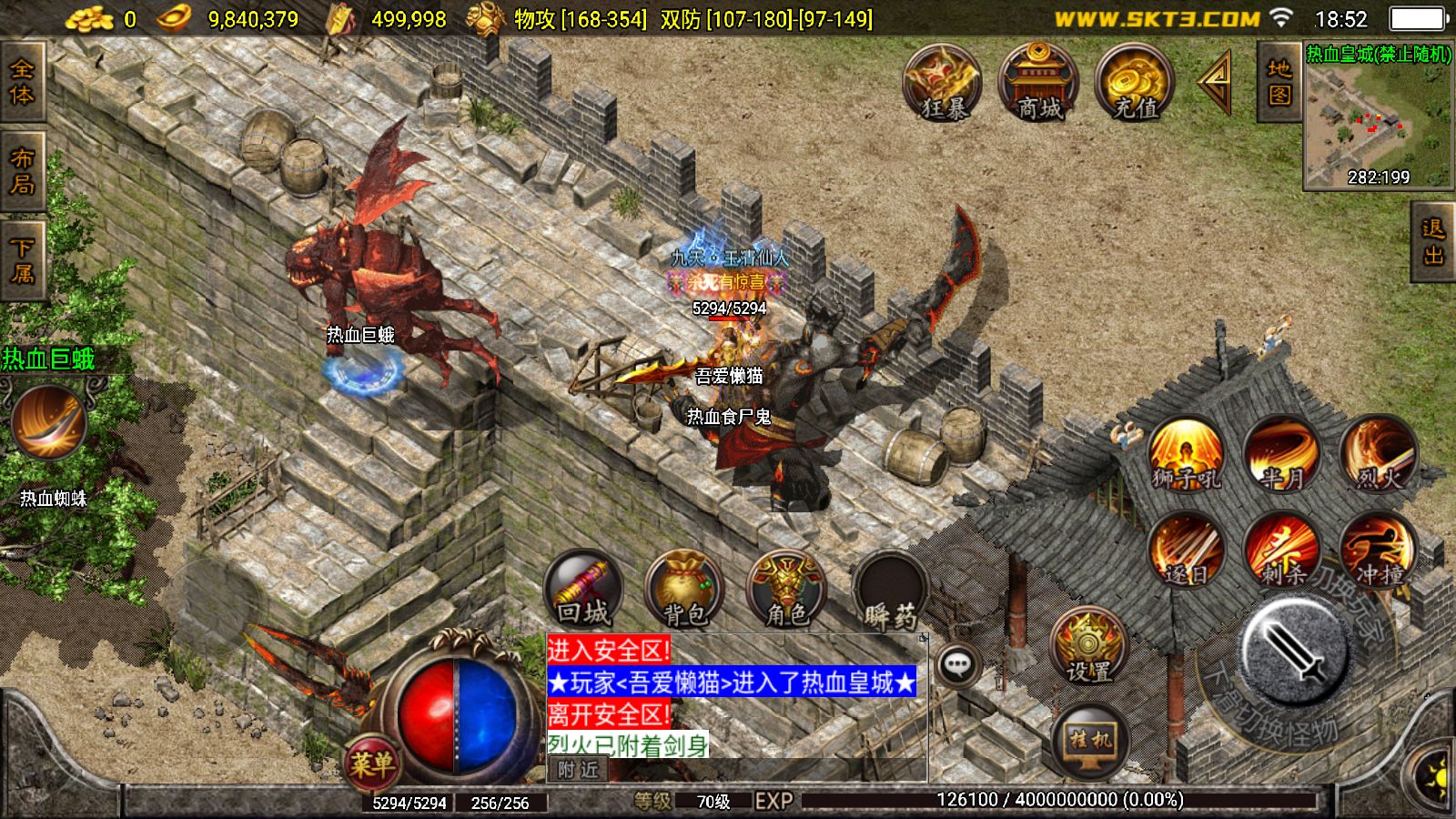Image resolution: width=1456 pixels, height=819 pixels.
Task: Use the 回城 return scroll
Action: click(583, 591)
